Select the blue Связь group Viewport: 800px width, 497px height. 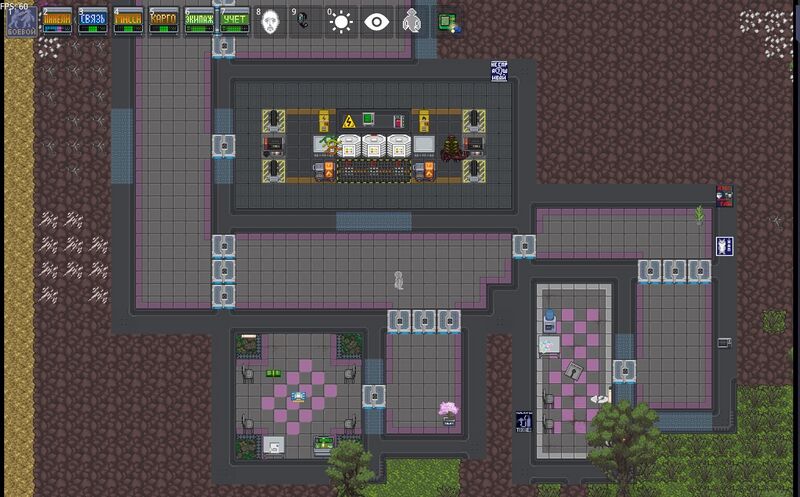click(92, 20)
